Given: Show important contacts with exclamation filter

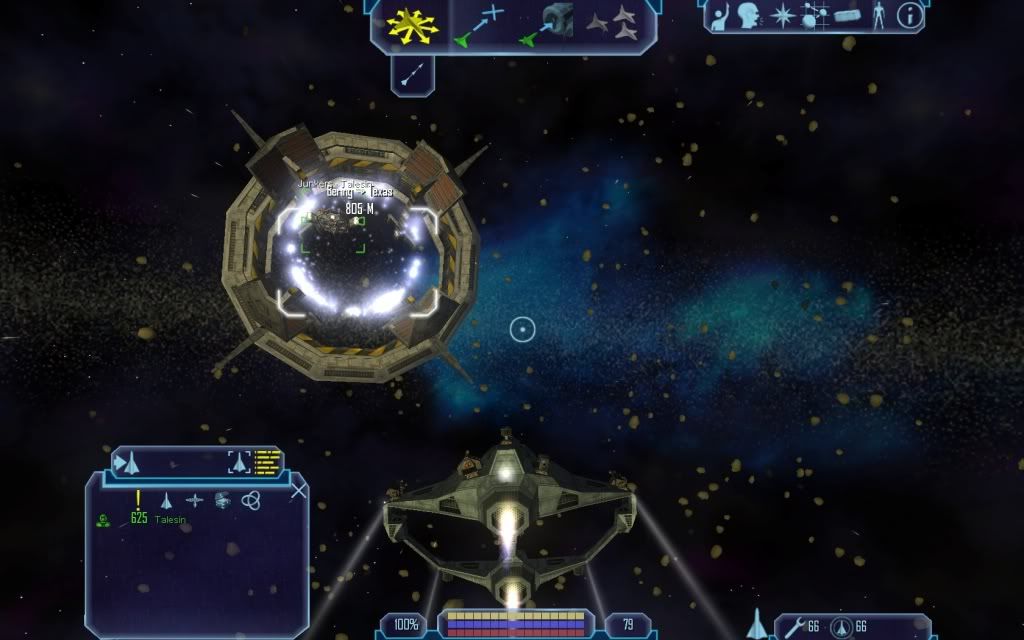Looking at the screenshot, I should (x=138, y=499).
